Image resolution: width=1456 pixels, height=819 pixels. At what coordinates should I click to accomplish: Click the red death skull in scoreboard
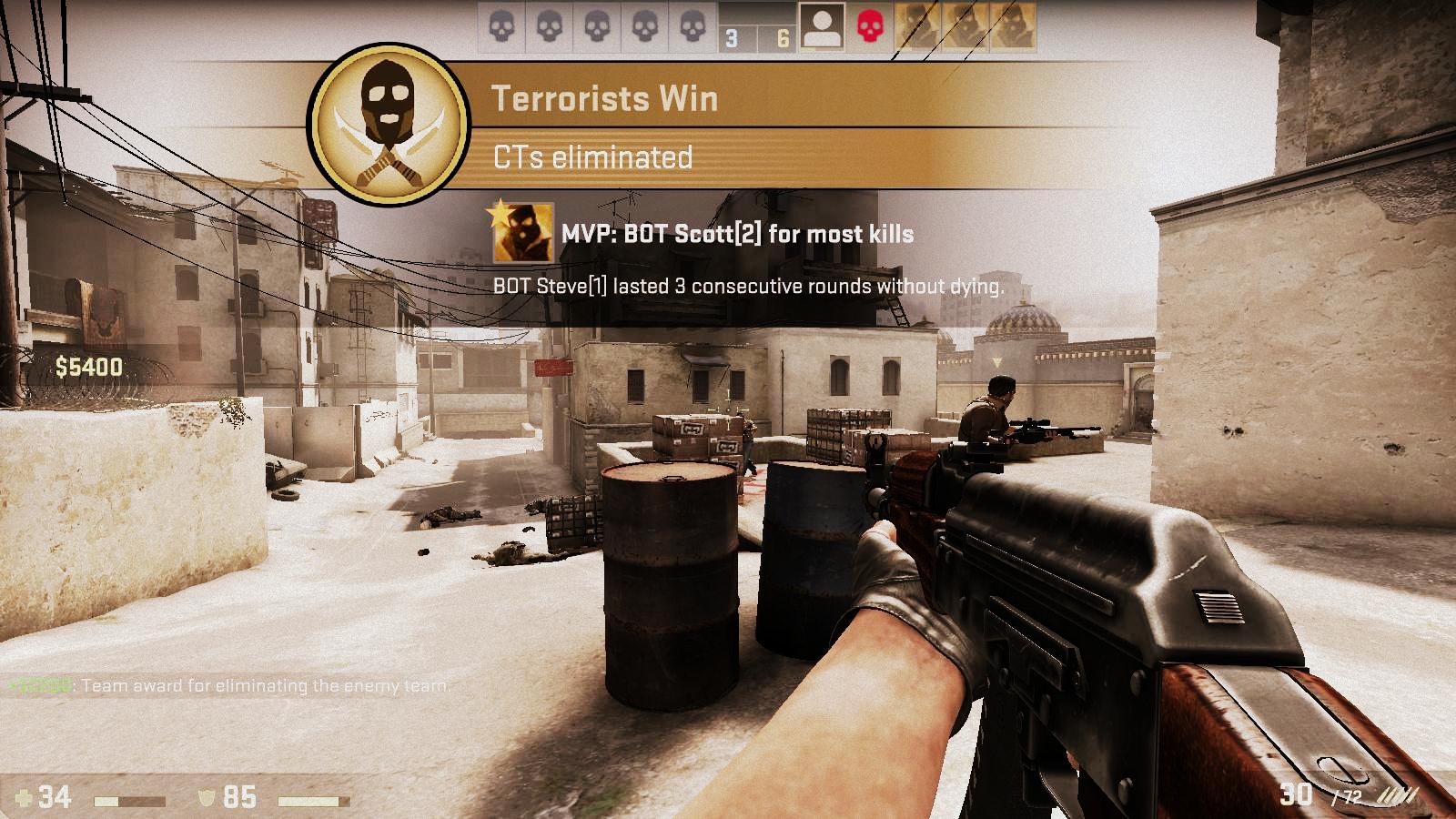[x=869, y=27]
